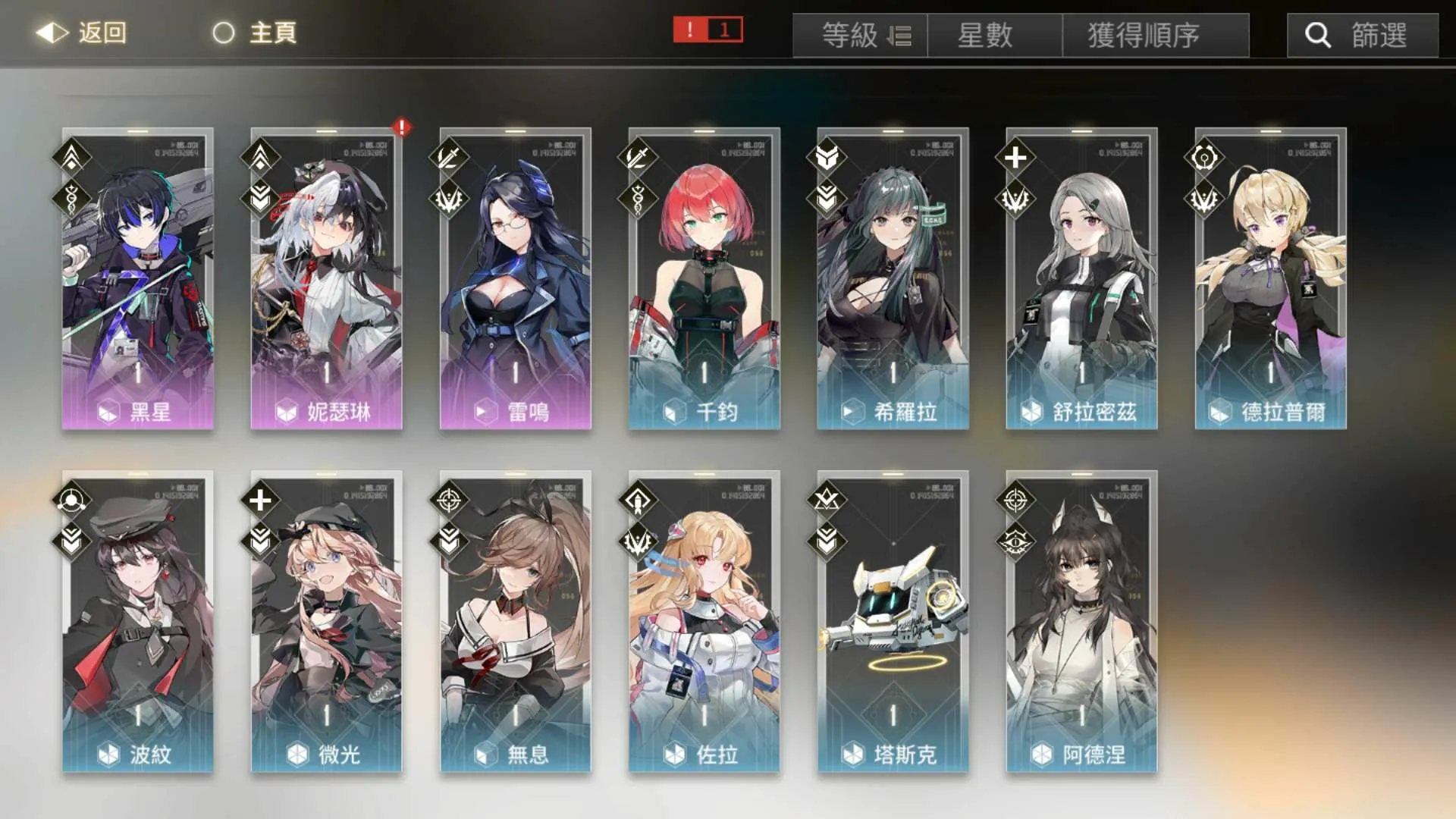Sort characters by 等級 level
Image resolution: width=1456 pixels, height=819 pixels.
pos(860,36)
